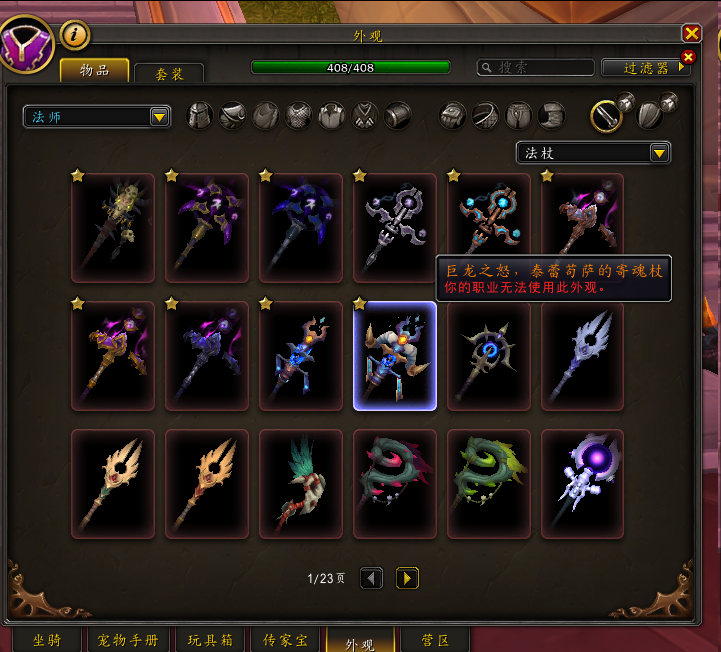Select the helmet slot icon
The width and height of the screenshot is (721, 652).
point(201,115)
